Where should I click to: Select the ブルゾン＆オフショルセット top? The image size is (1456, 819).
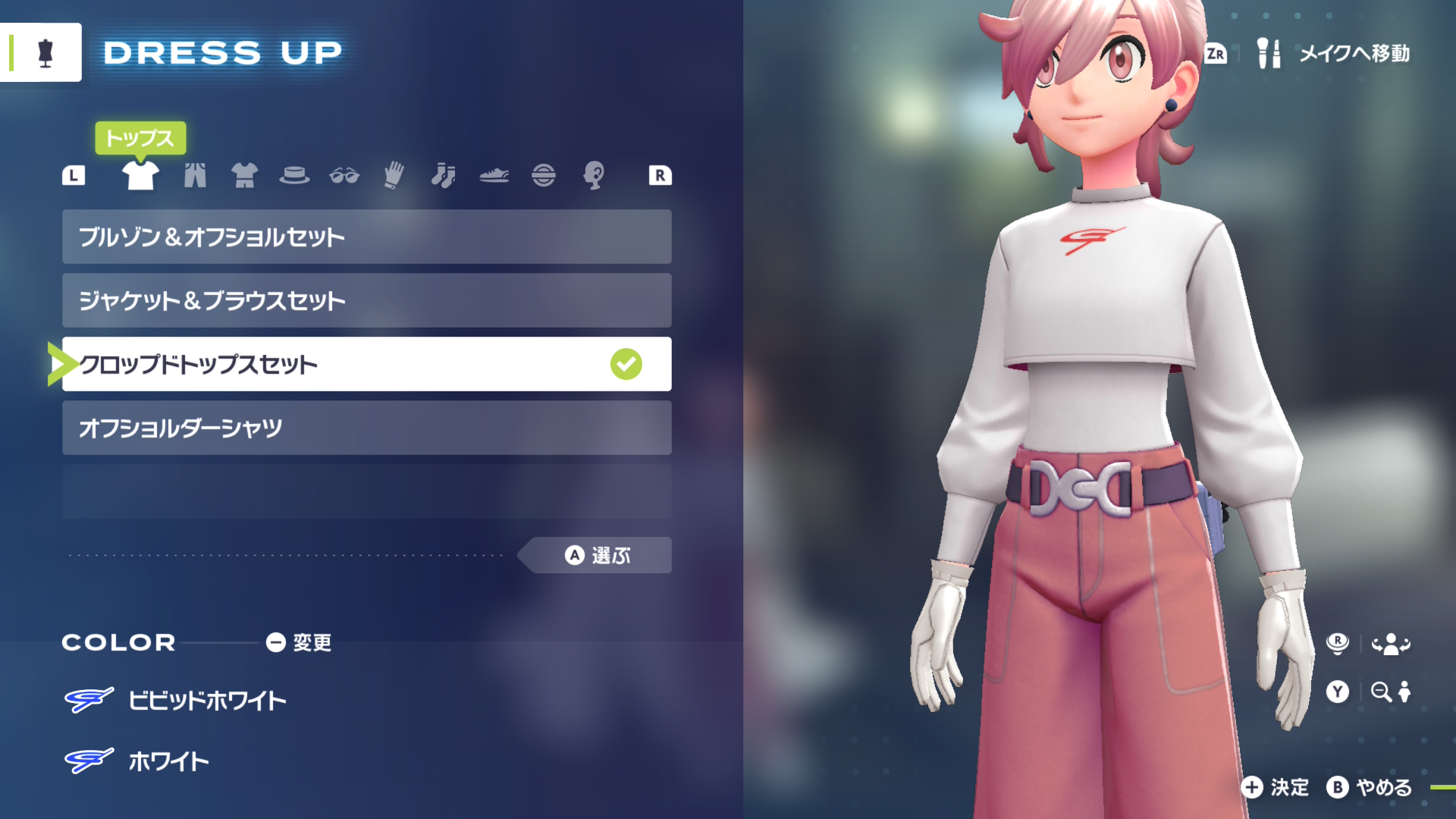click(x=366, y=237)
